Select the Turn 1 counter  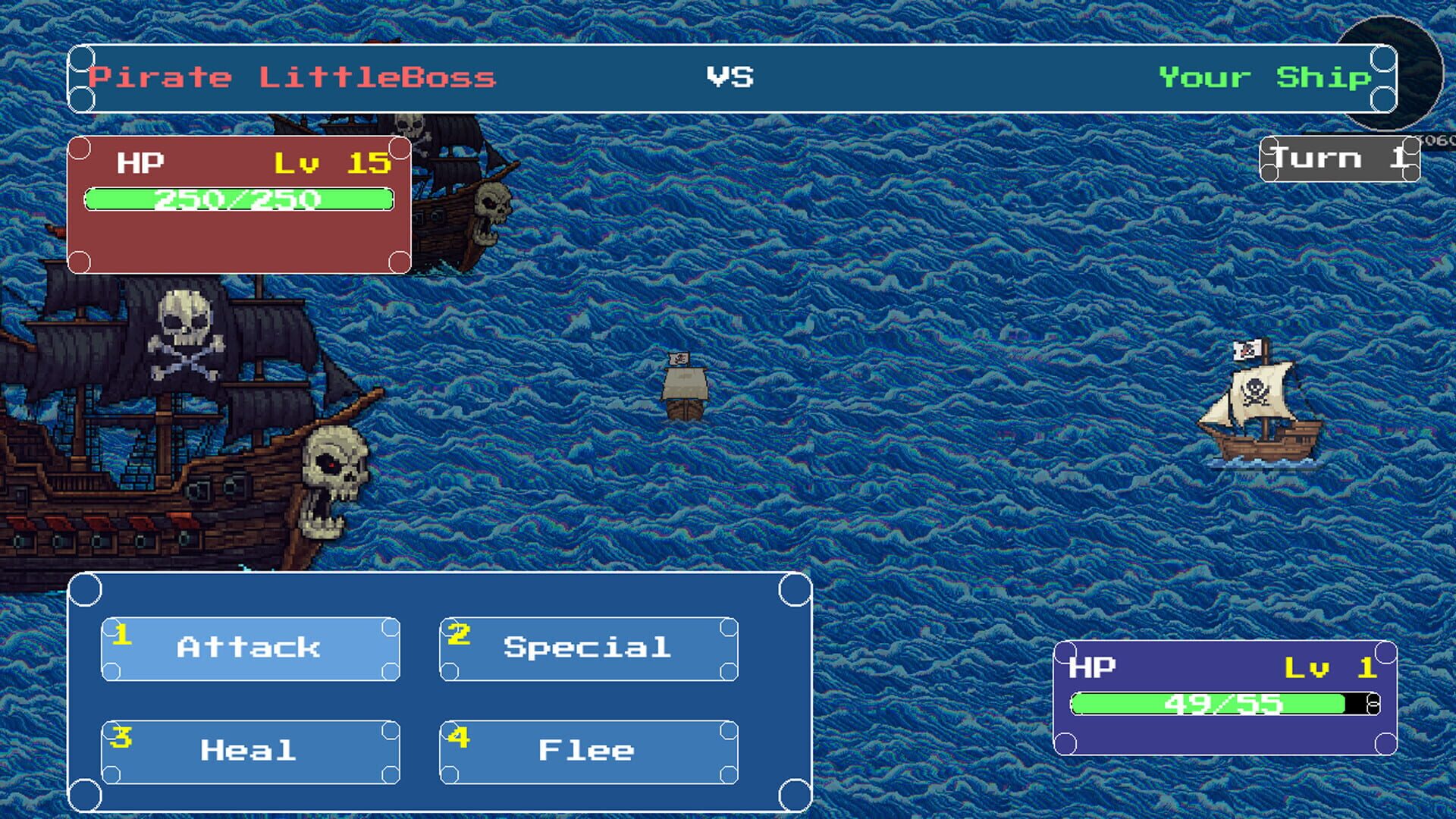[1341, 157]
